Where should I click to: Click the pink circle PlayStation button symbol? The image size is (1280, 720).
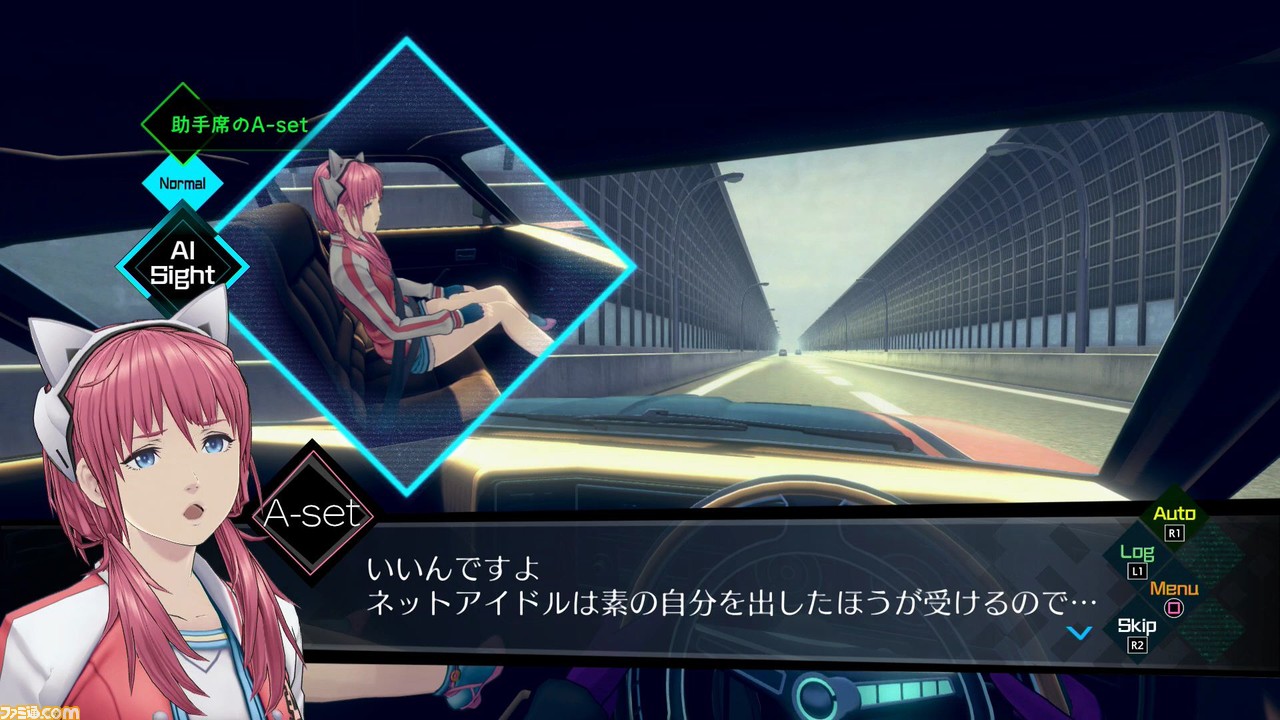pos(1172,606)
